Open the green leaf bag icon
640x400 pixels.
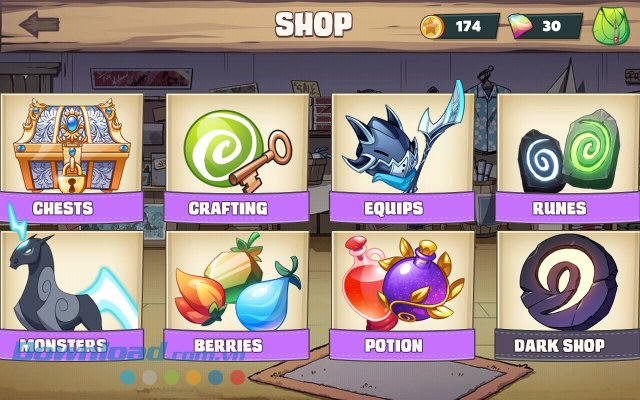[x=610, y=24]
